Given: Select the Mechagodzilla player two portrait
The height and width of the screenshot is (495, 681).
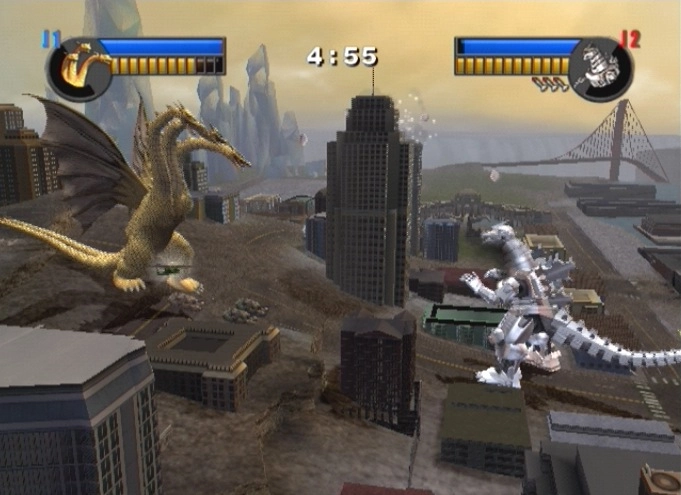Looking at the screenshot, I should coord(599,68).
